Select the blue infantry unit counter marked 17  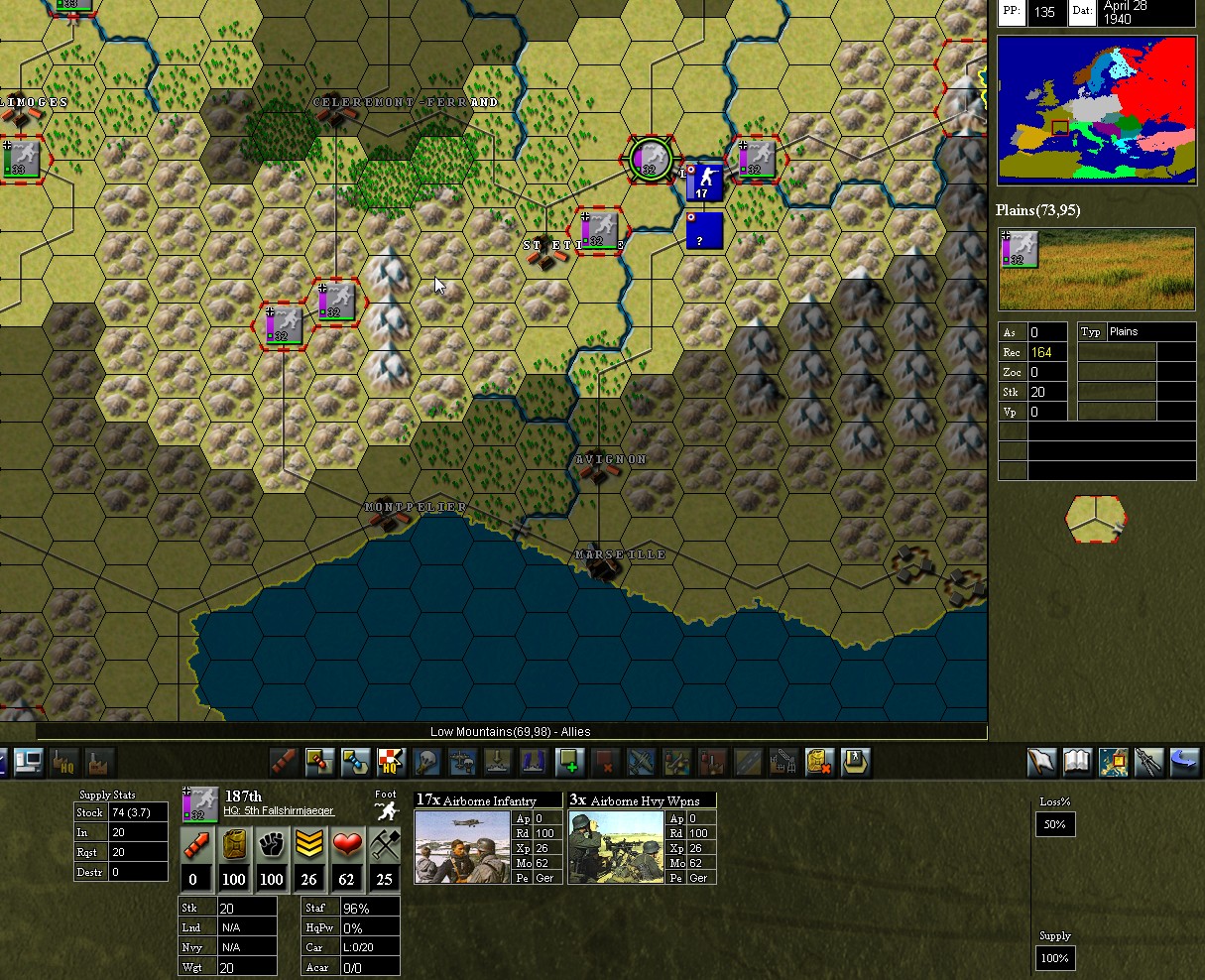[x=704, y=182]
